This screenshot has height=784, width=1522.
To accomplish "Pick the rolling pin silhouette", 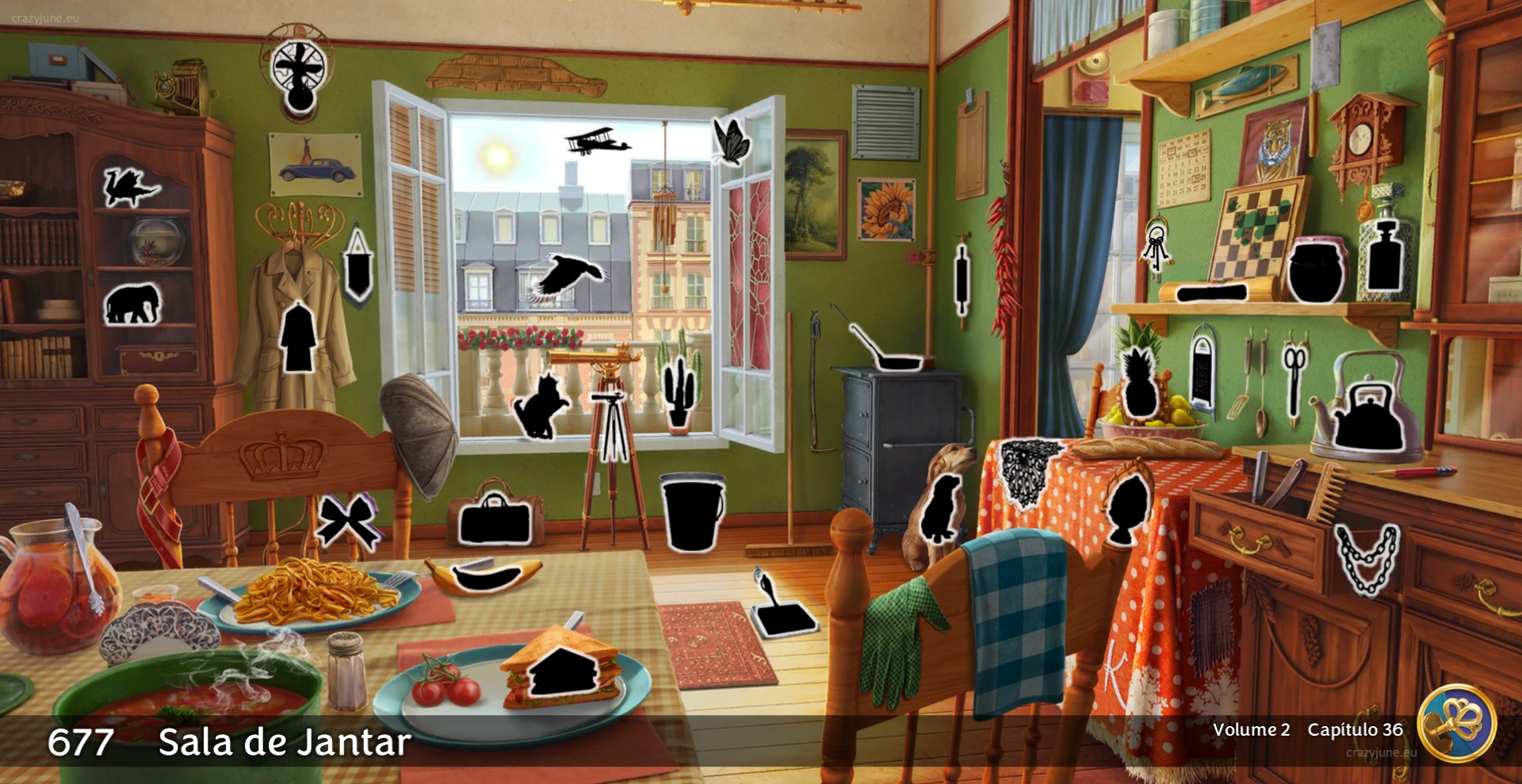I will pos(962,280).
